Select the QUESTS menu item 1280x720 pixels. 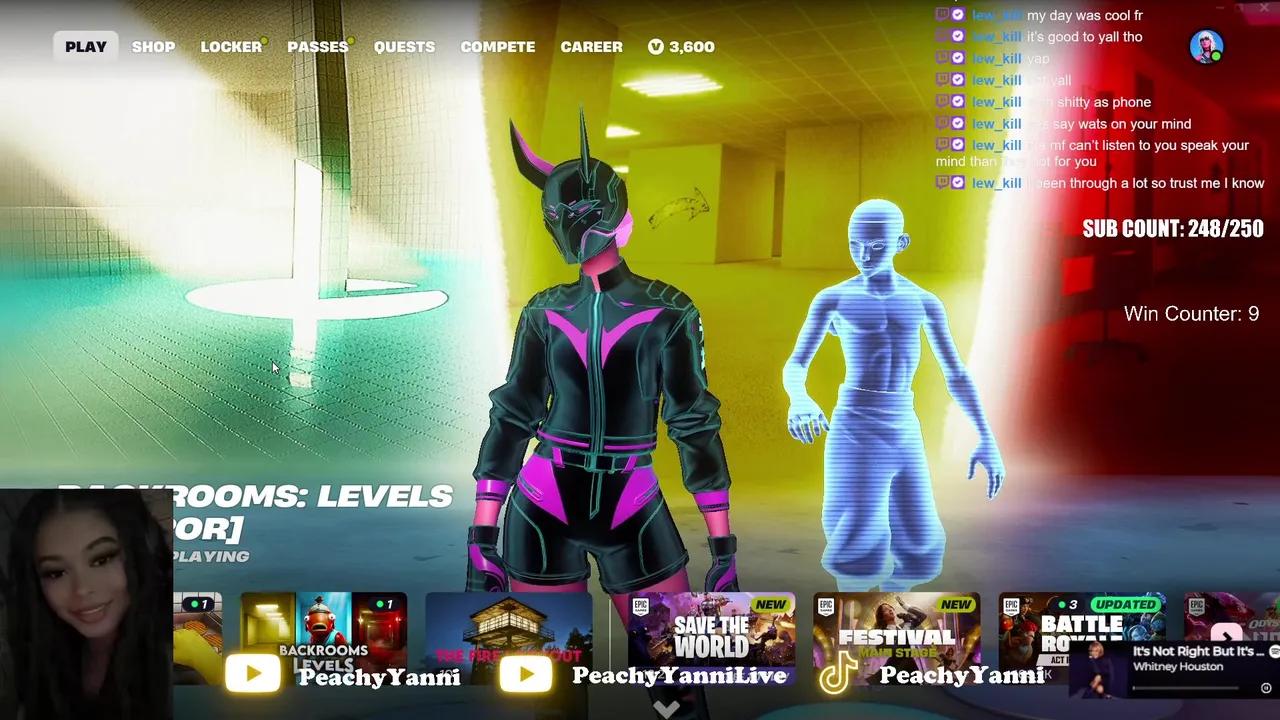click(404, 46)
